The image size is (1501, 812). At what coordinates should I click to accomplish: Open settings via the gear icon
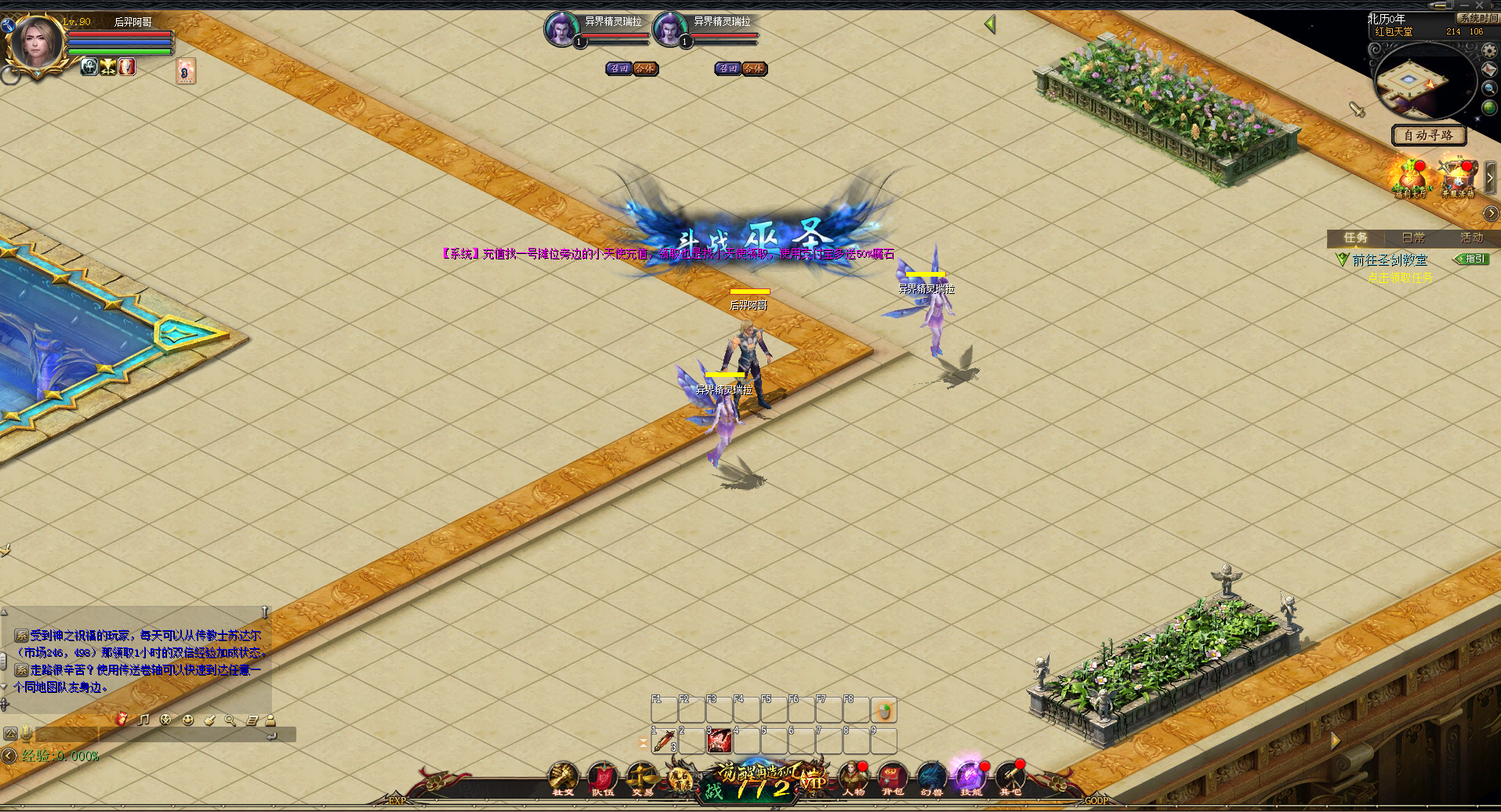click(1490, 51)
